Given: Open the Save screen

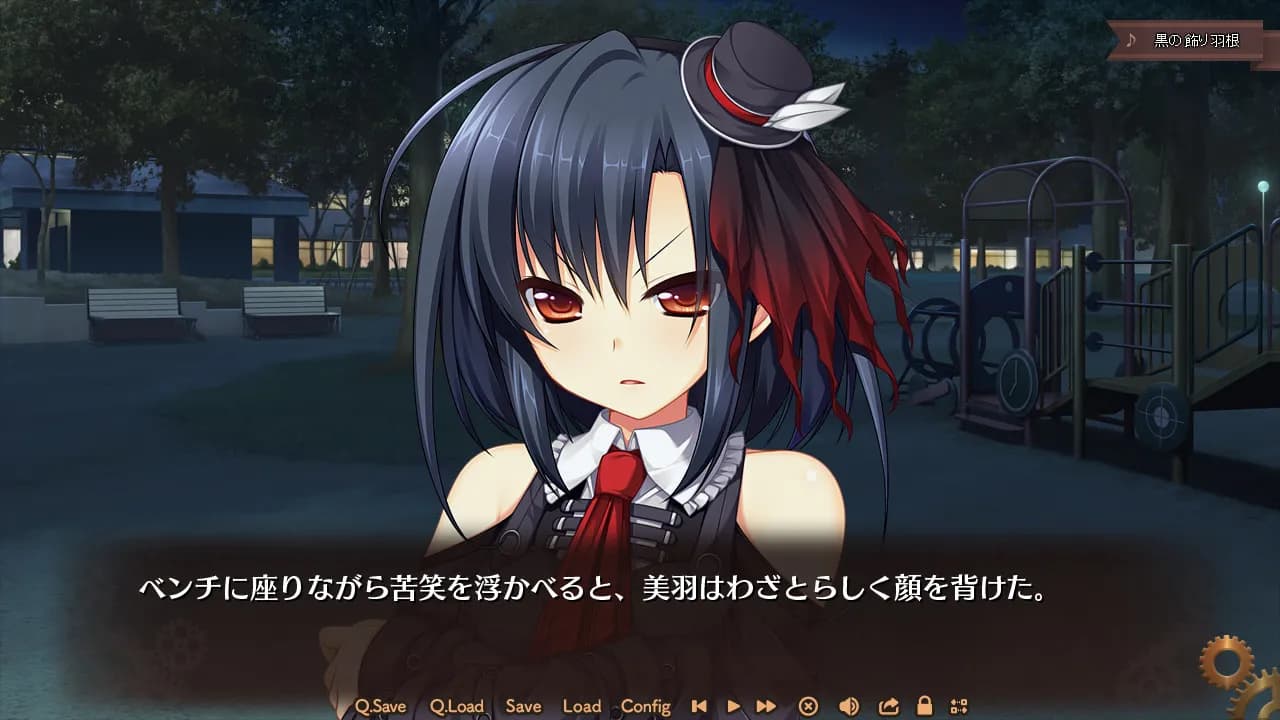Looking at the screenshot, I should click(x=523, y=705).
